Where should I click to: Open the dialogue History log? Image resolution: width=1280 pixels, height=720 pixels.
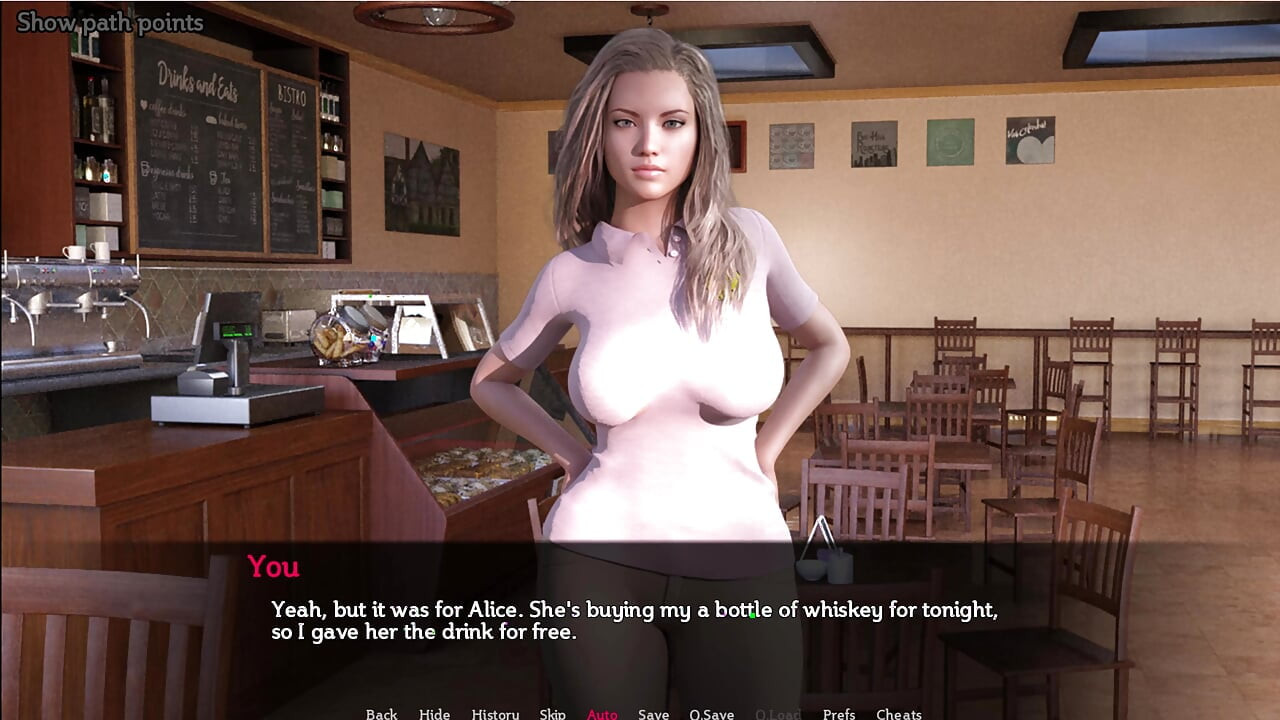495,713
